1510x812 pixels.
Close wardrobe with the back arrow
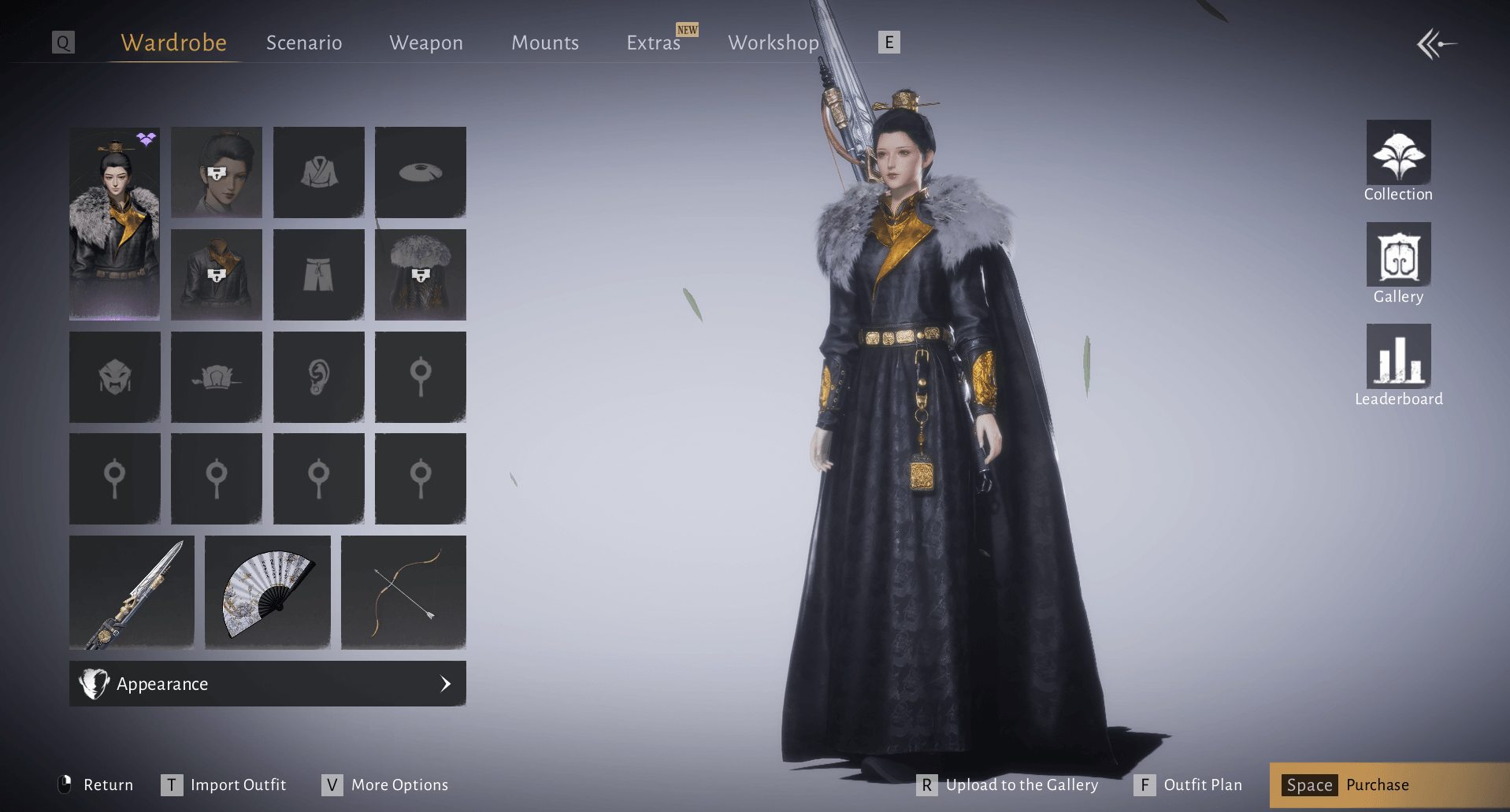coord(1436,44)
